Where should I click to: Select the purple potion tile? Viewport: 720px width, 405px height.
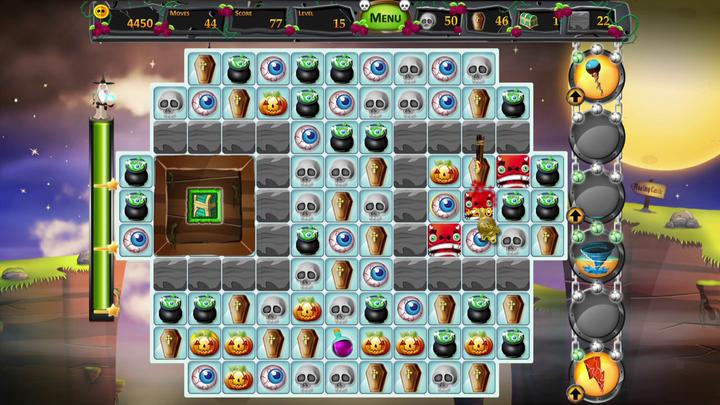point(341,343)
